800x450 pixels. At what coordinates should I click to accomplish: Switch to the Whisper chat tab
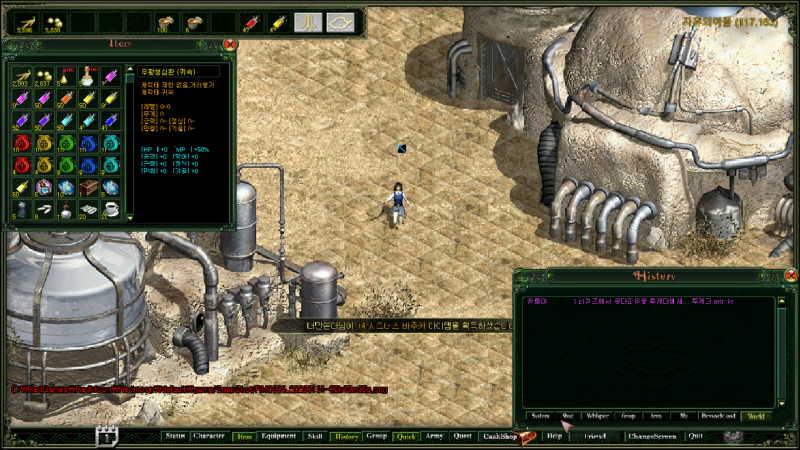599,415
